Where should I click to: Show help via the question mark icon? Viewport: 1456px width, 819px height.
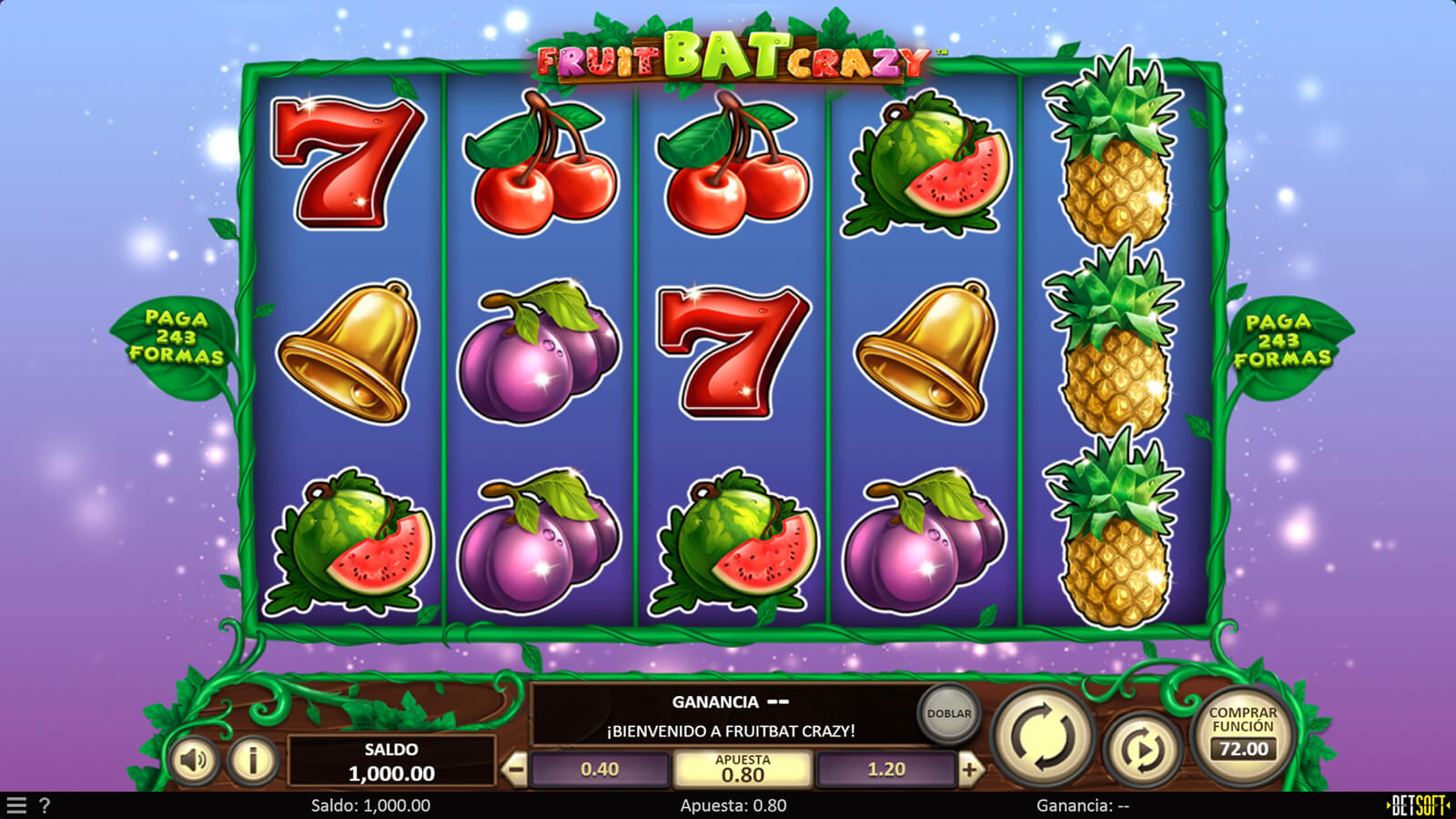coord(44,805)
